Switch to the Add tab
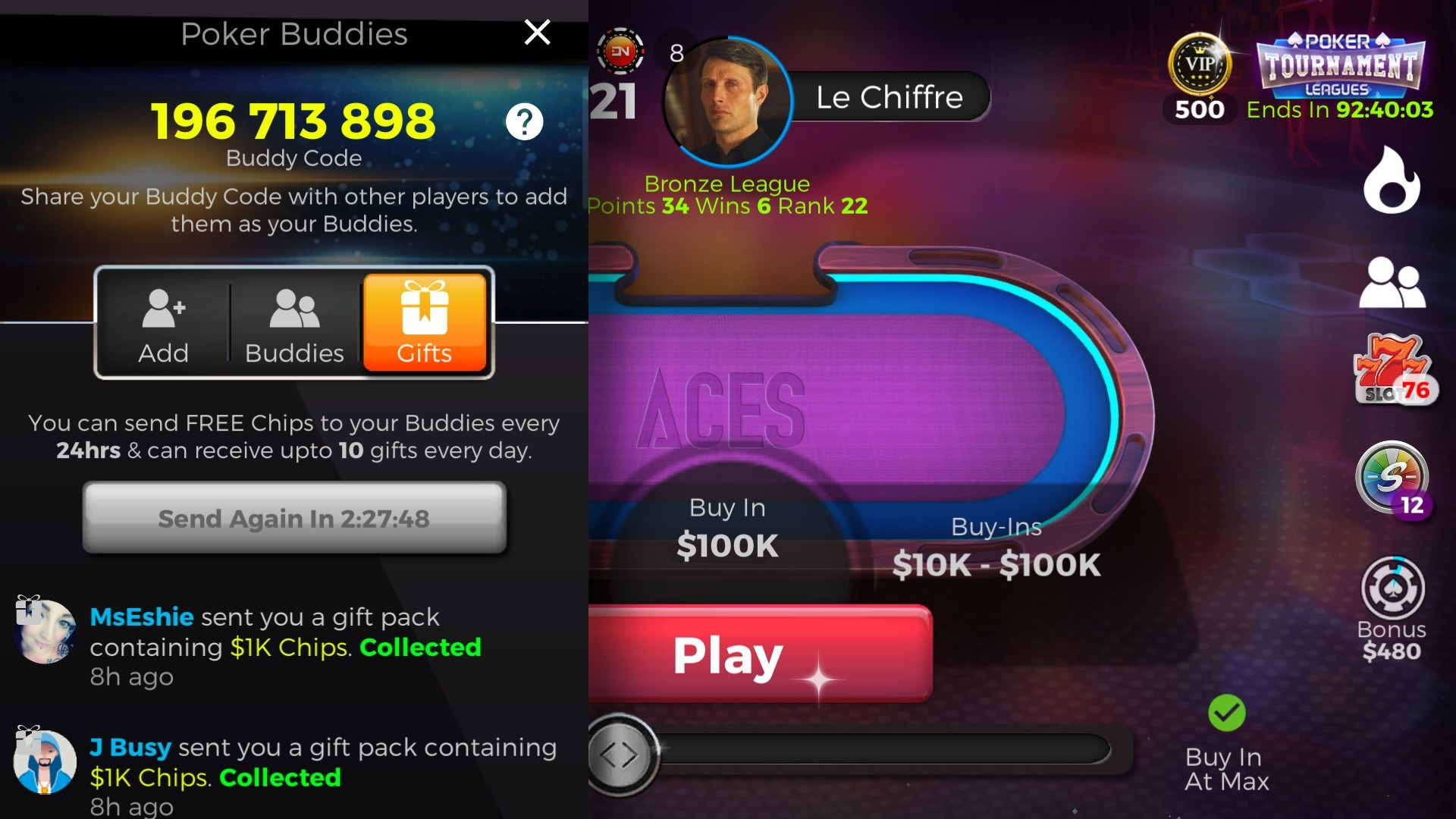The height and width of the screenshot is (819, 1456). 162,325
